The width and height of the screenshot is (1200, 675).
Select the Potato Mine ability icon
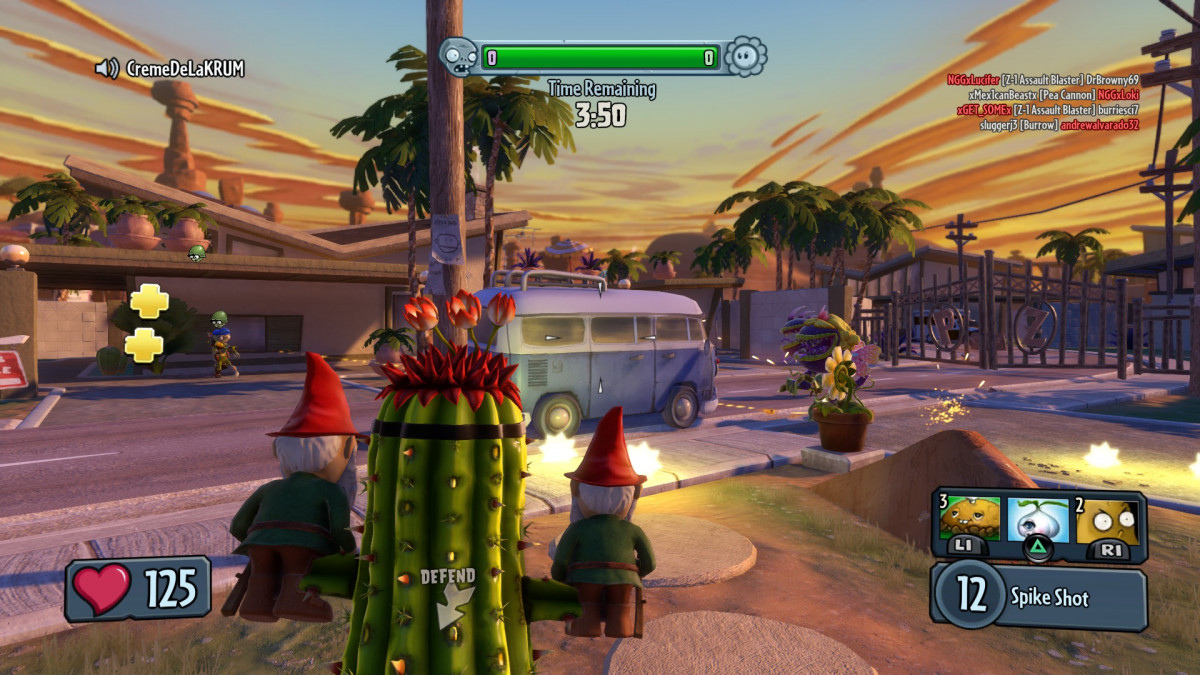[968, 521]
